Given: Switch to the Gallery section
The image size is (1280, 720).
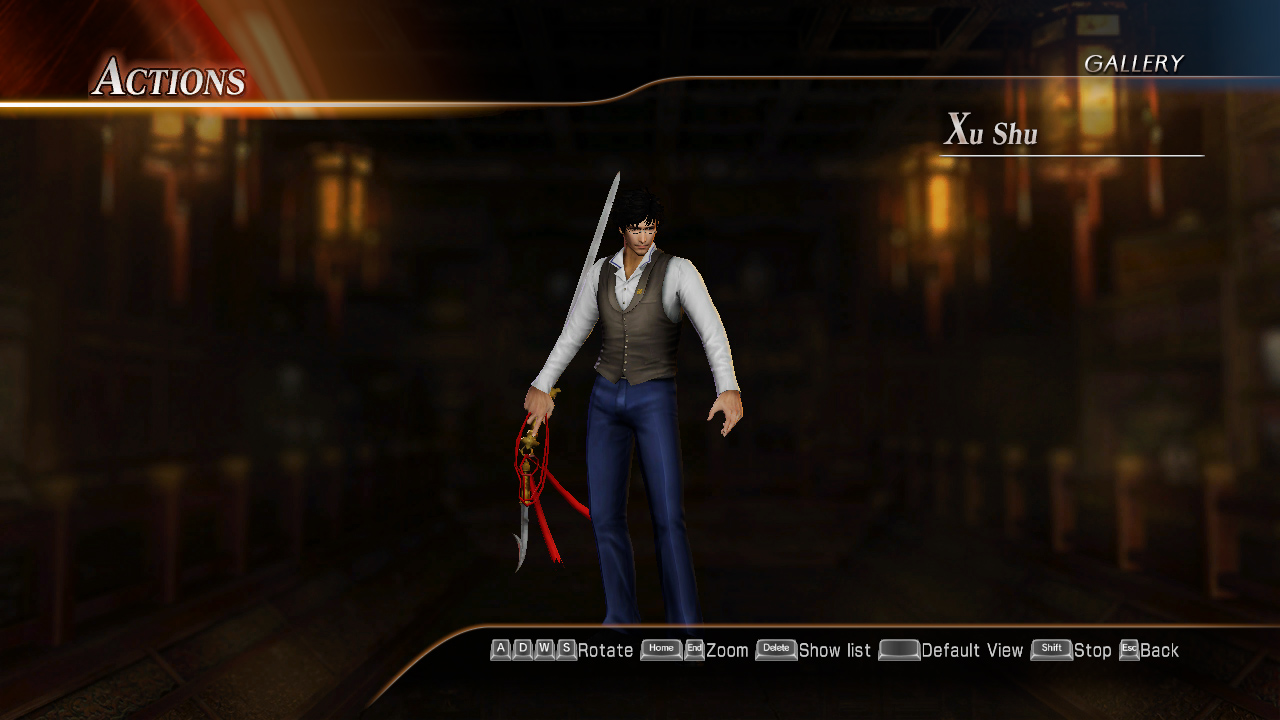Looking at the screenshot, I should tap(1135, 63).
